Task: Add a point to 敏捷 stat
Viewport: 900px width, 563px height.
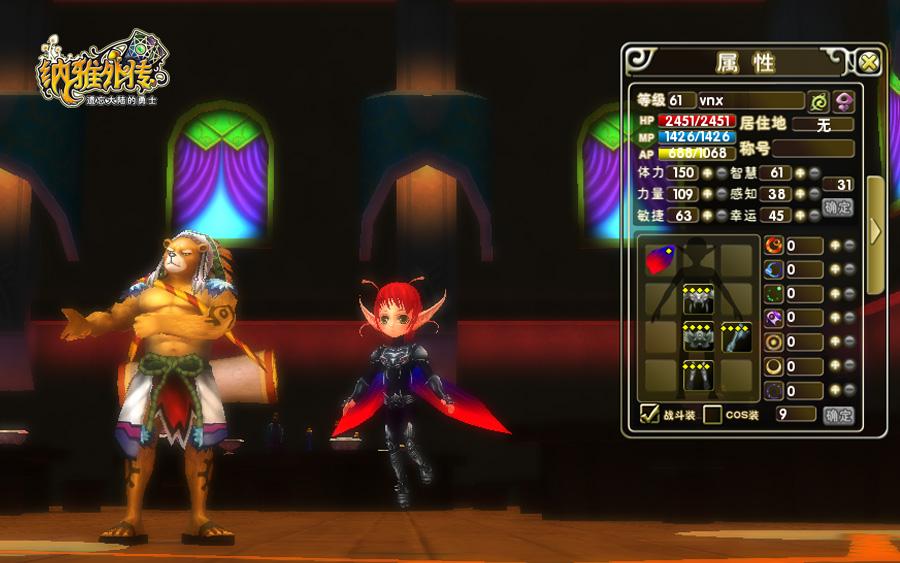Action: click(708, 215)
